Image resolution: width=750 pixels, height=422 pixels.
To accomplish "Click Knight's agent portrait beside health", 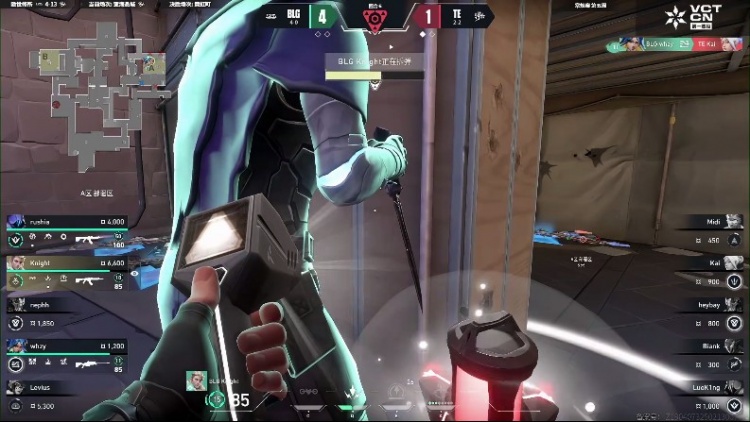I will [x=199, y=381].
